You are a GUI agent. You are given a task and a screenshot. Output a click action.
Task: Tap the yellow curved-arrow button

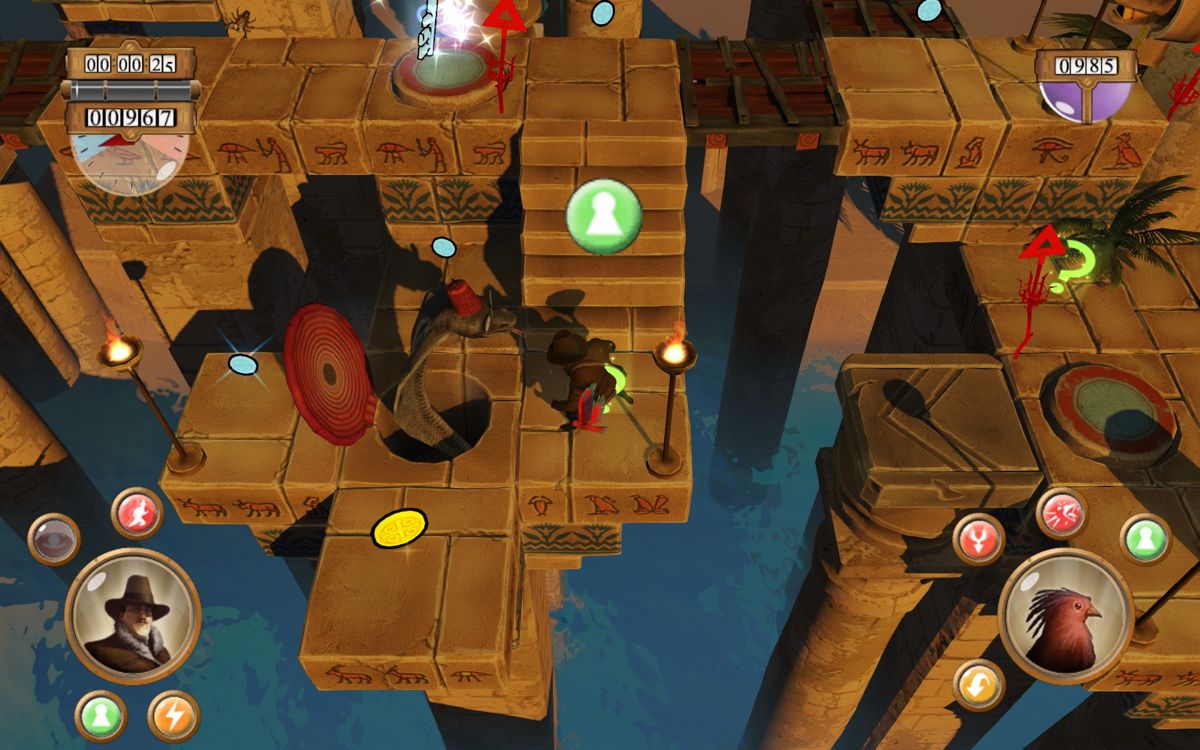[978, 686]
